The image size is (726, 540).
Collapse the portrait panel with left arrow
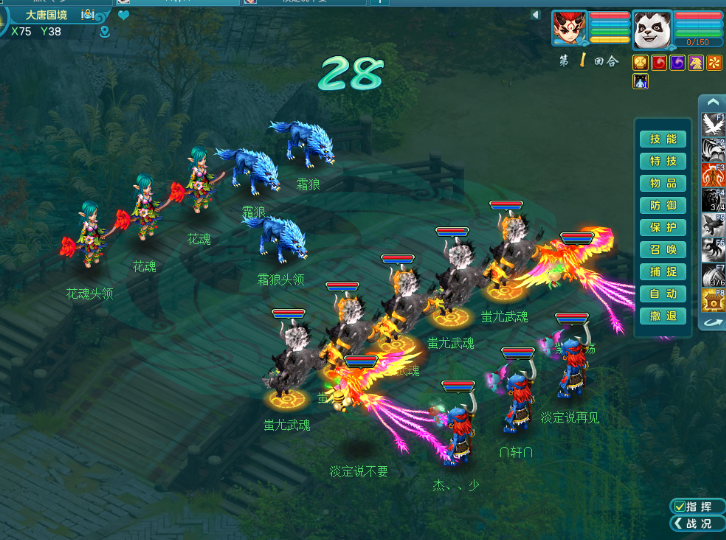(x=535, y=15)
